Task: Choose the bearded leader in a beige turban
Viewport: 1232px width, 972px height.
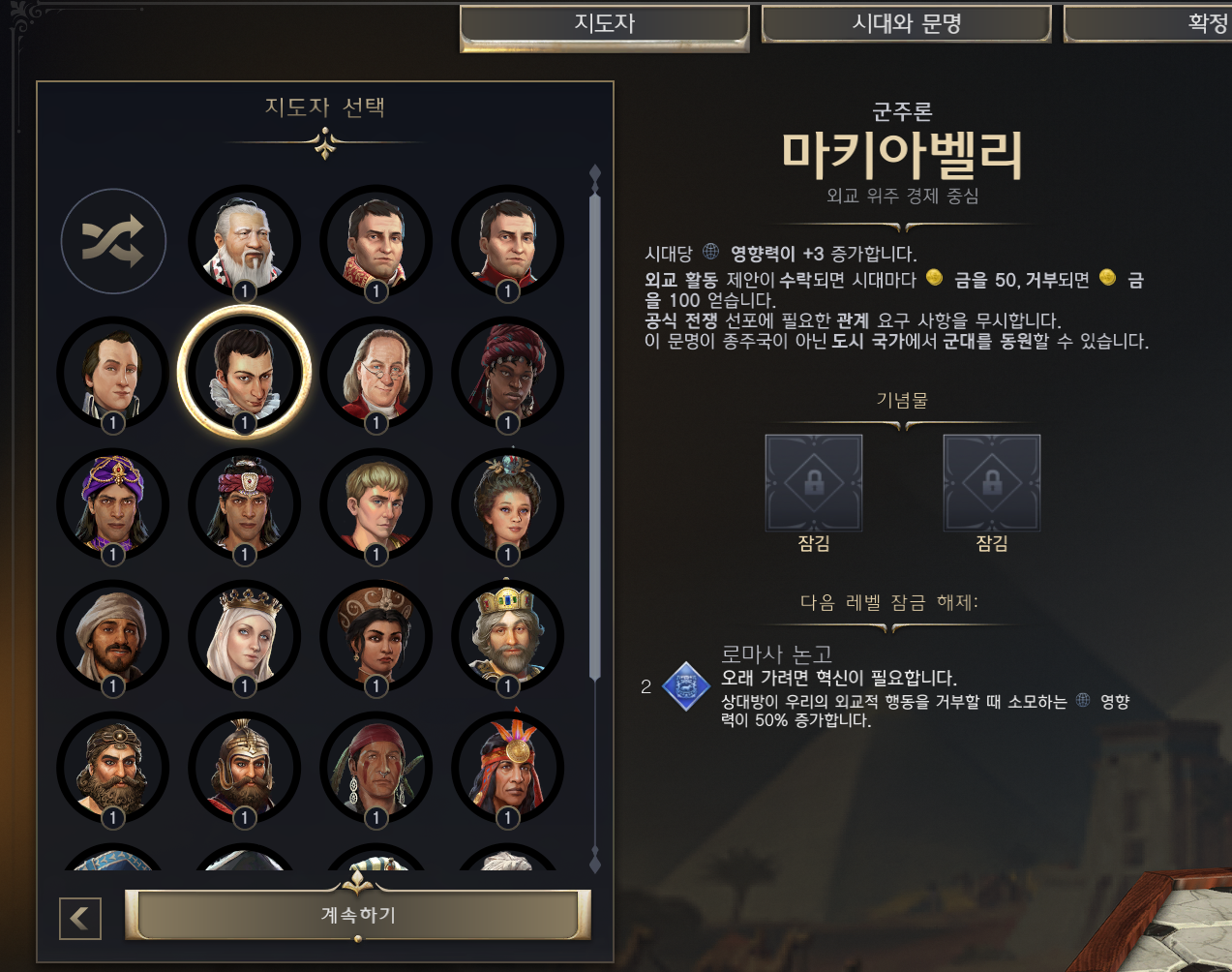Action: 113,635
